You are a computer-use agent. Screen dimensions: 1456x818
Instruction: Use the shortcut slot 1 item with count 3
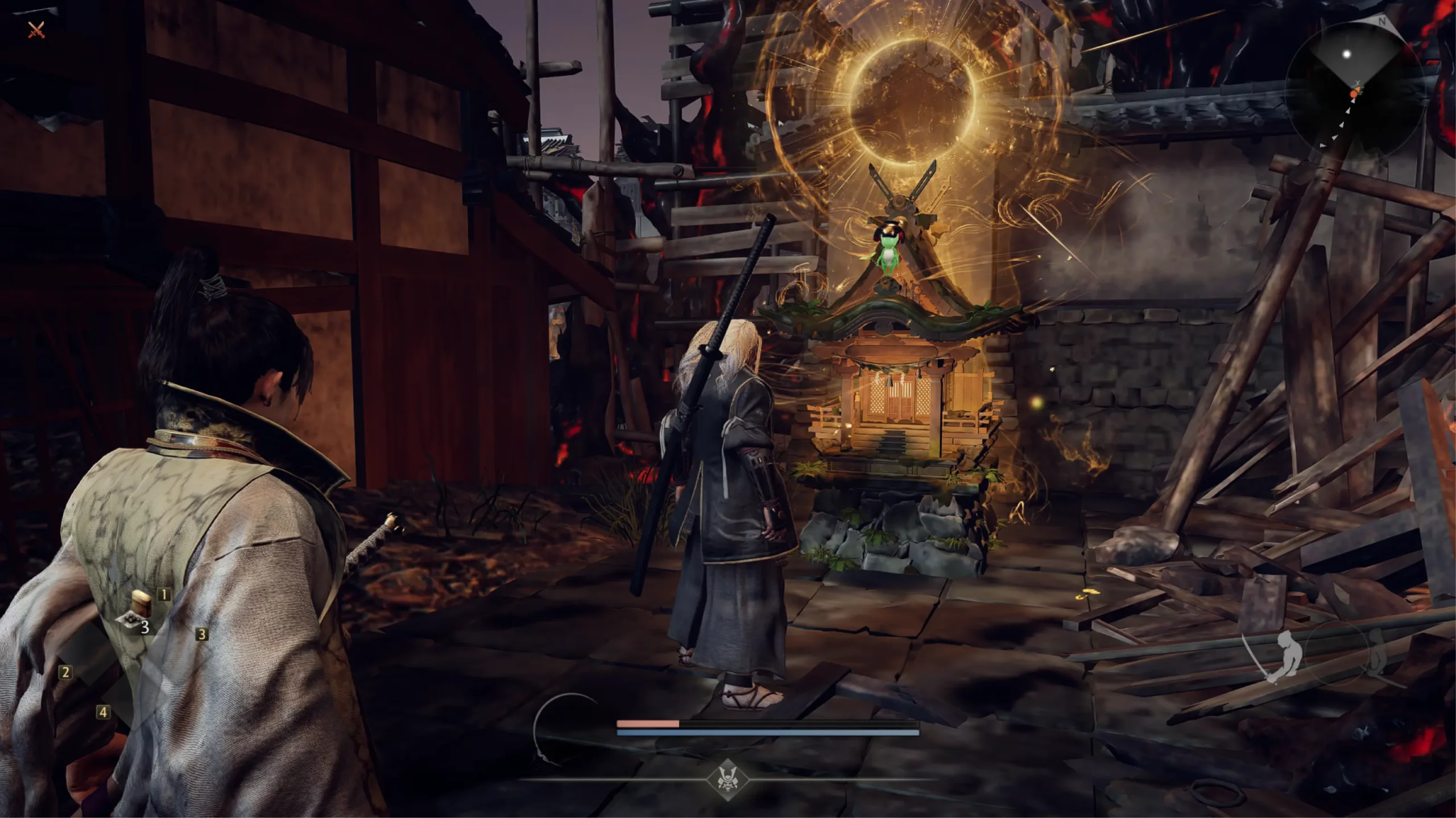140,611
